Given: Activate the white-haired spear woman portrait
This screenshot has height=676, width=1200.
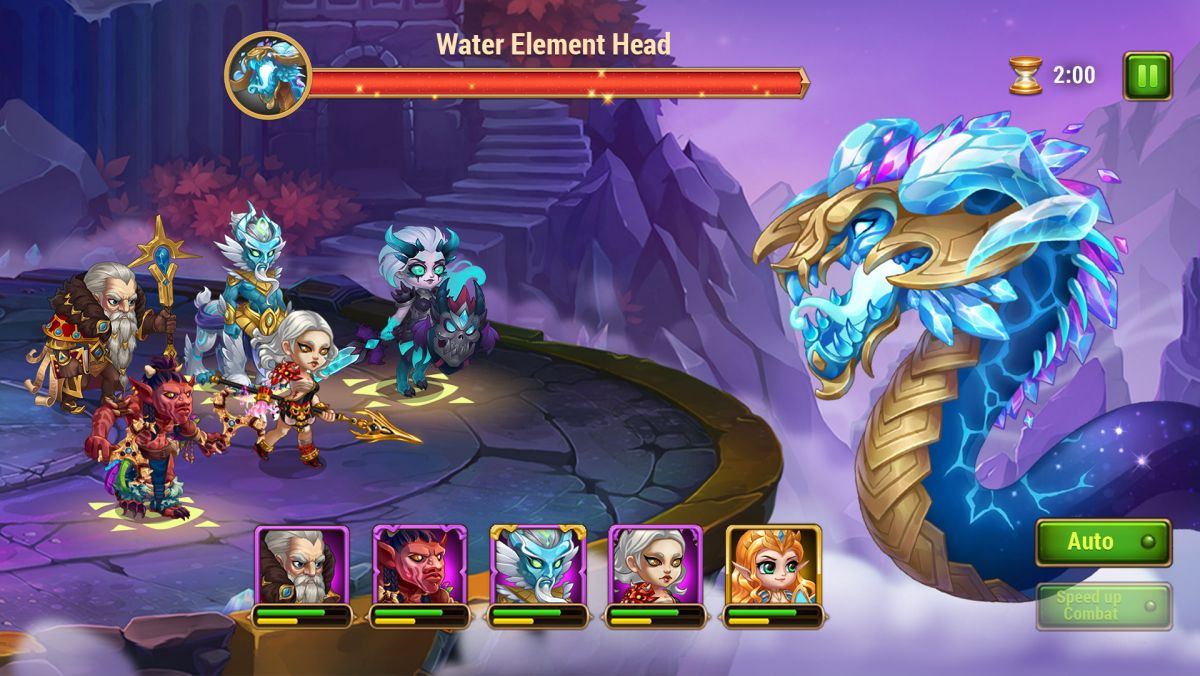Looking at the screenshot, I should (656, 566).
